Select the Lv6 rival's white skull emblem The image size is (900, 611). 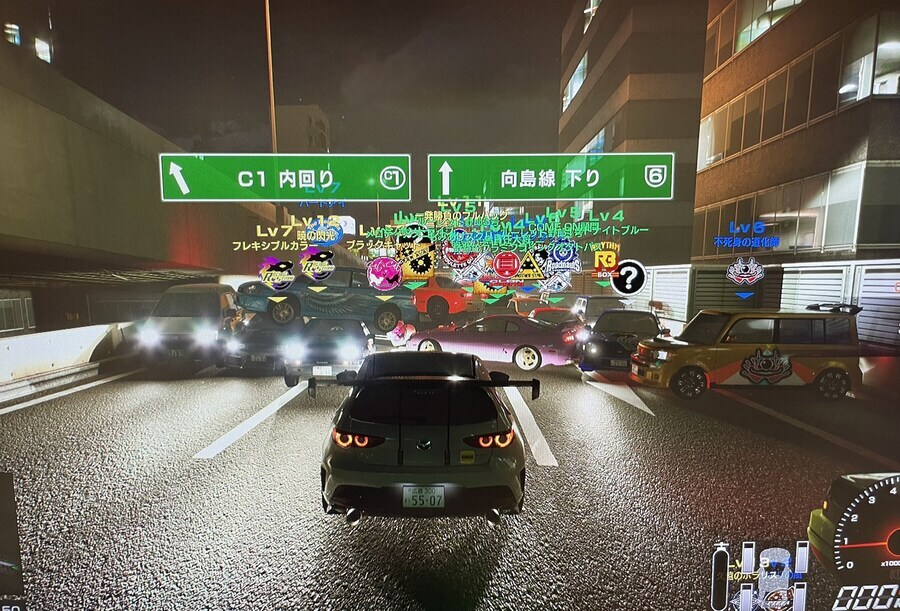pos(745,271)
